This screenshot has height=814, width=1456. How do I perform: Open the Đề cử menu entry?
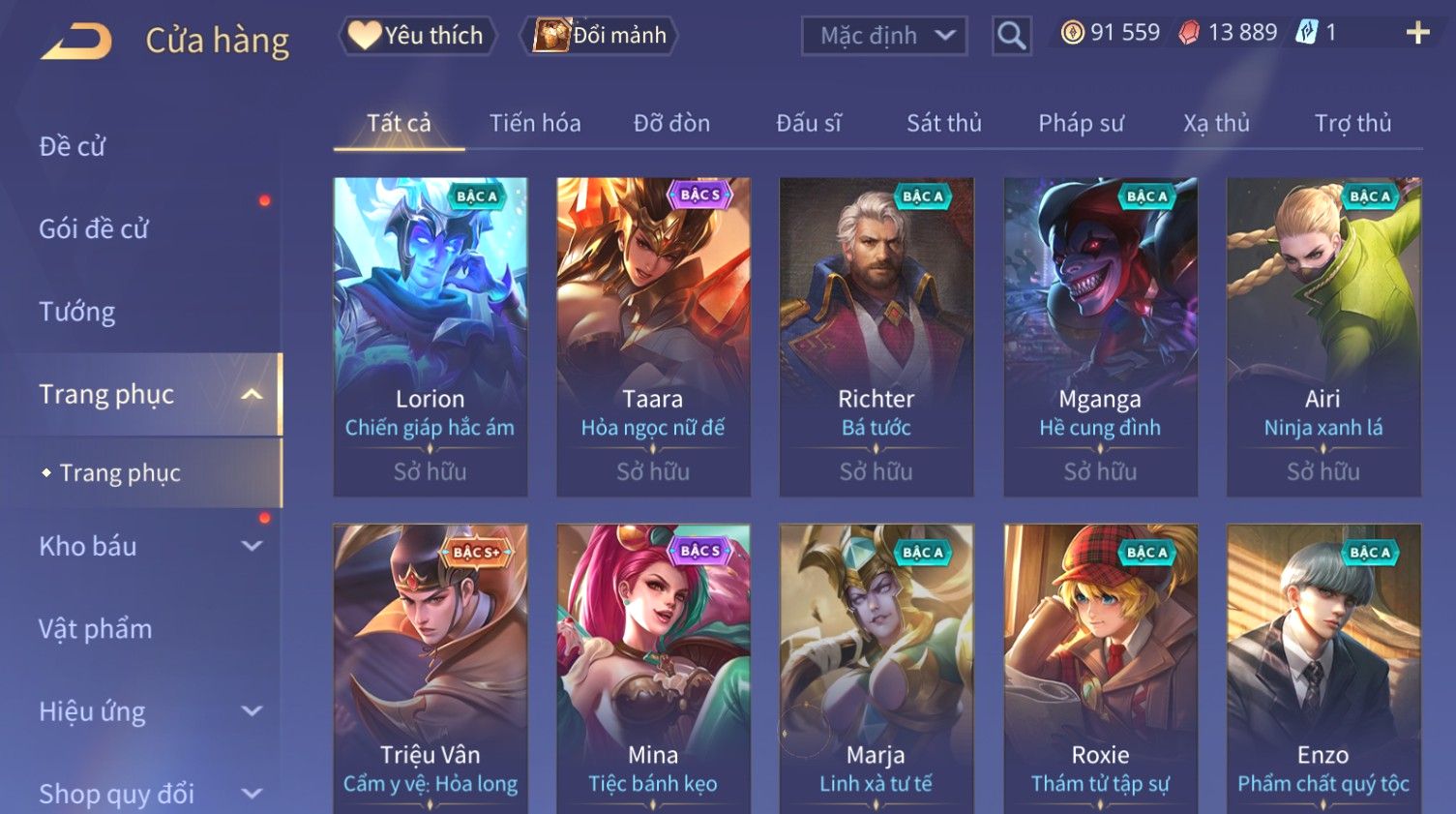(x=73, y=147)
